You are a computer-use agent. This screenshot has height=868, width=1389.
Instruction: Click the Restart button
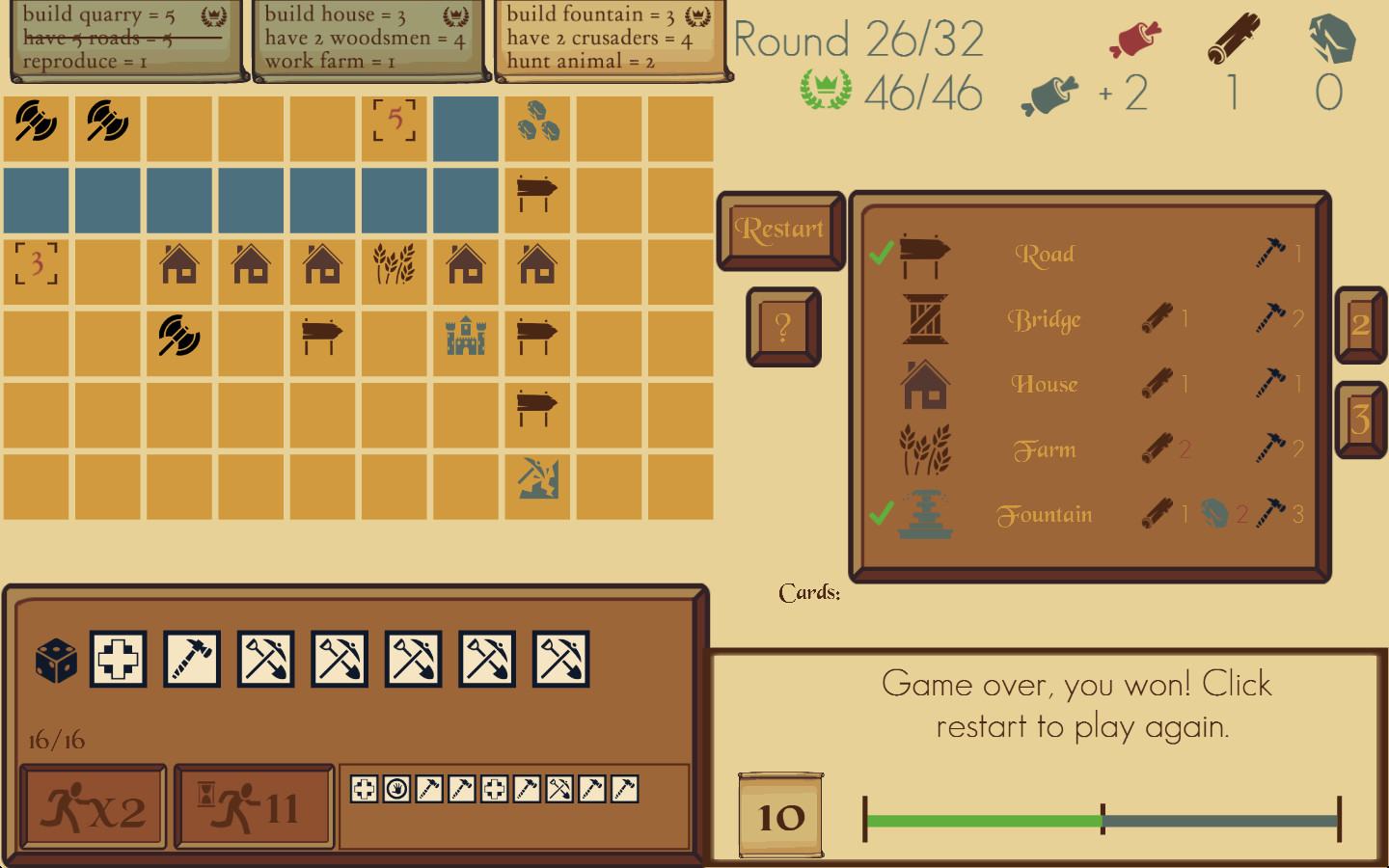coord(779,230)
